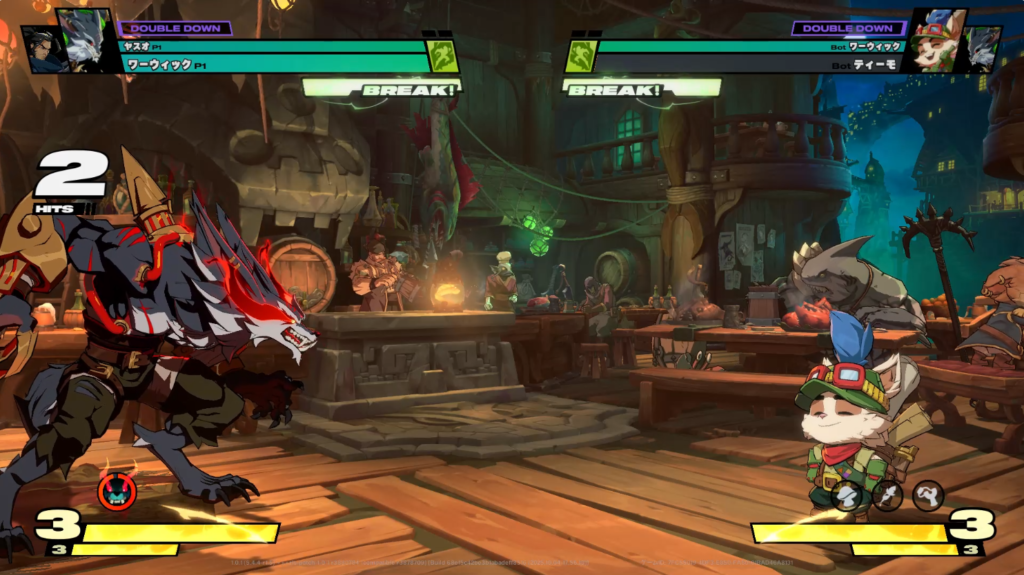Image resolution: width=1024 pixels, height=575 pixels.
Task: Click the Bot's Teemo portrait
Action: (938, 41)
